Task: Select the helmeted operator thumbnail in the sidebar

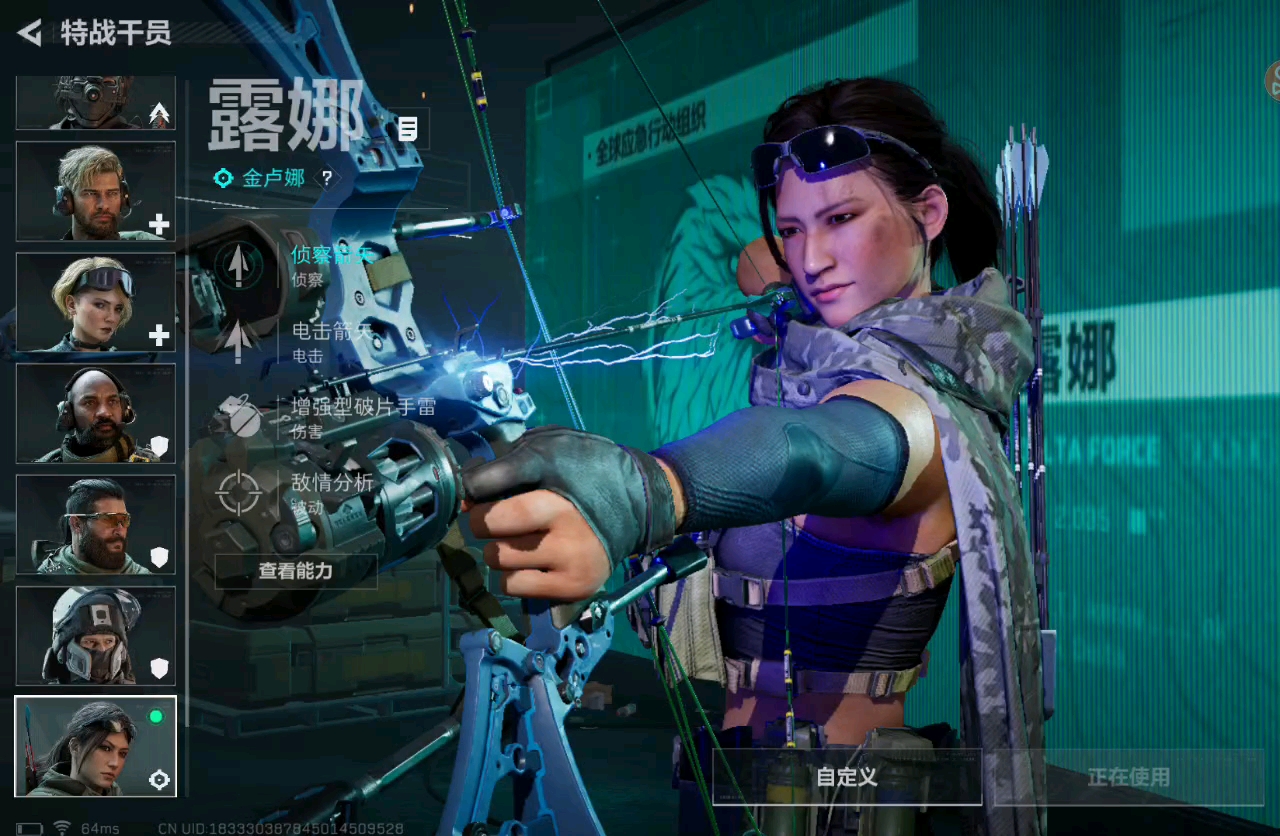Action: (95, 638)
